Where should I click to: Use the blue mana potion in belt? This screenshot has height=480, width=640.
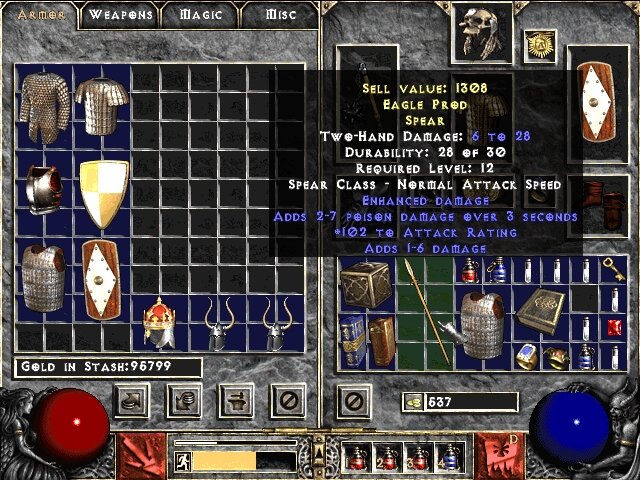(450, 459)
